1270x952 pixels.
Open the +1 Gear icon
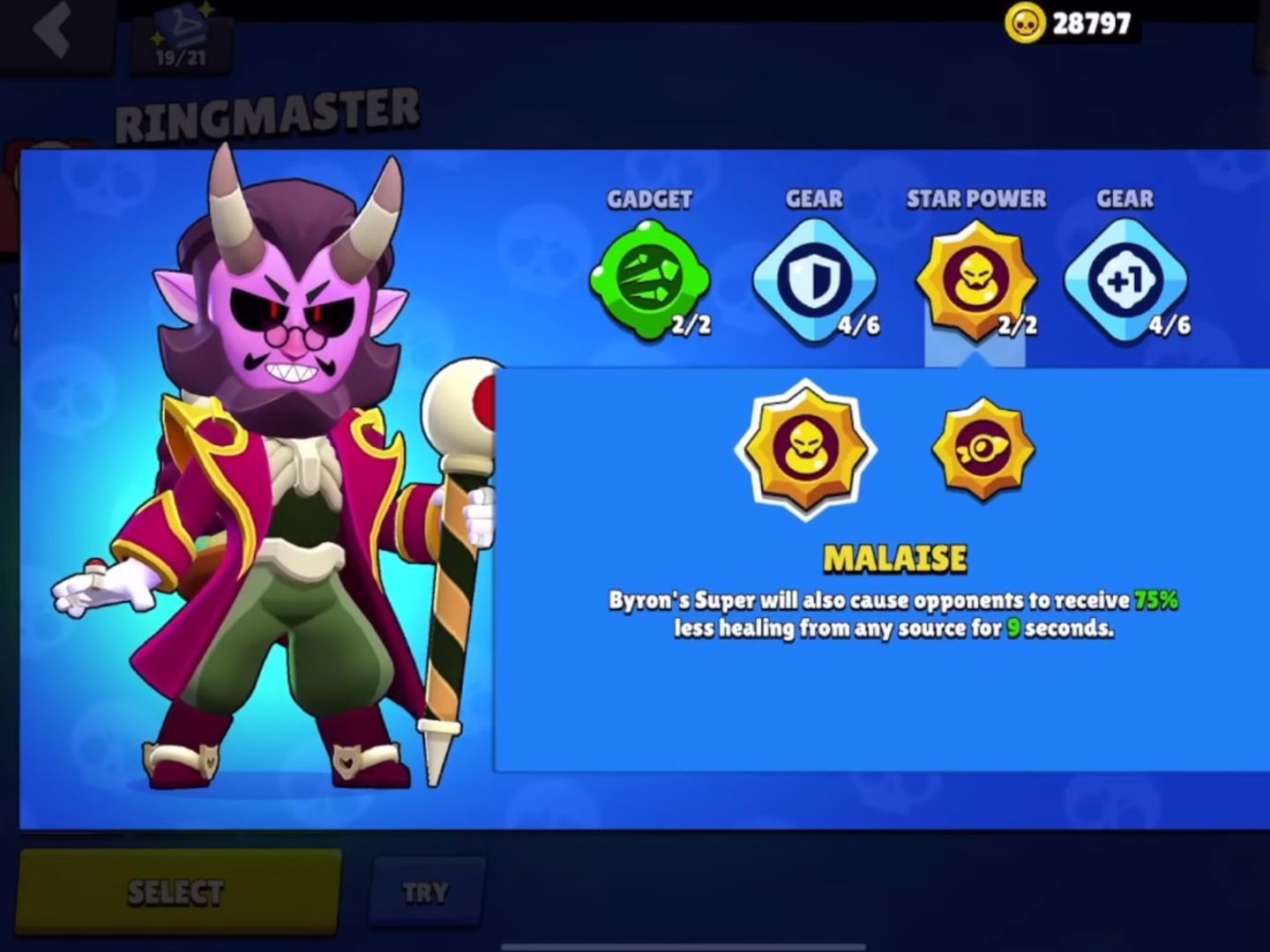pyautogui.click(x=1126, y=278)
